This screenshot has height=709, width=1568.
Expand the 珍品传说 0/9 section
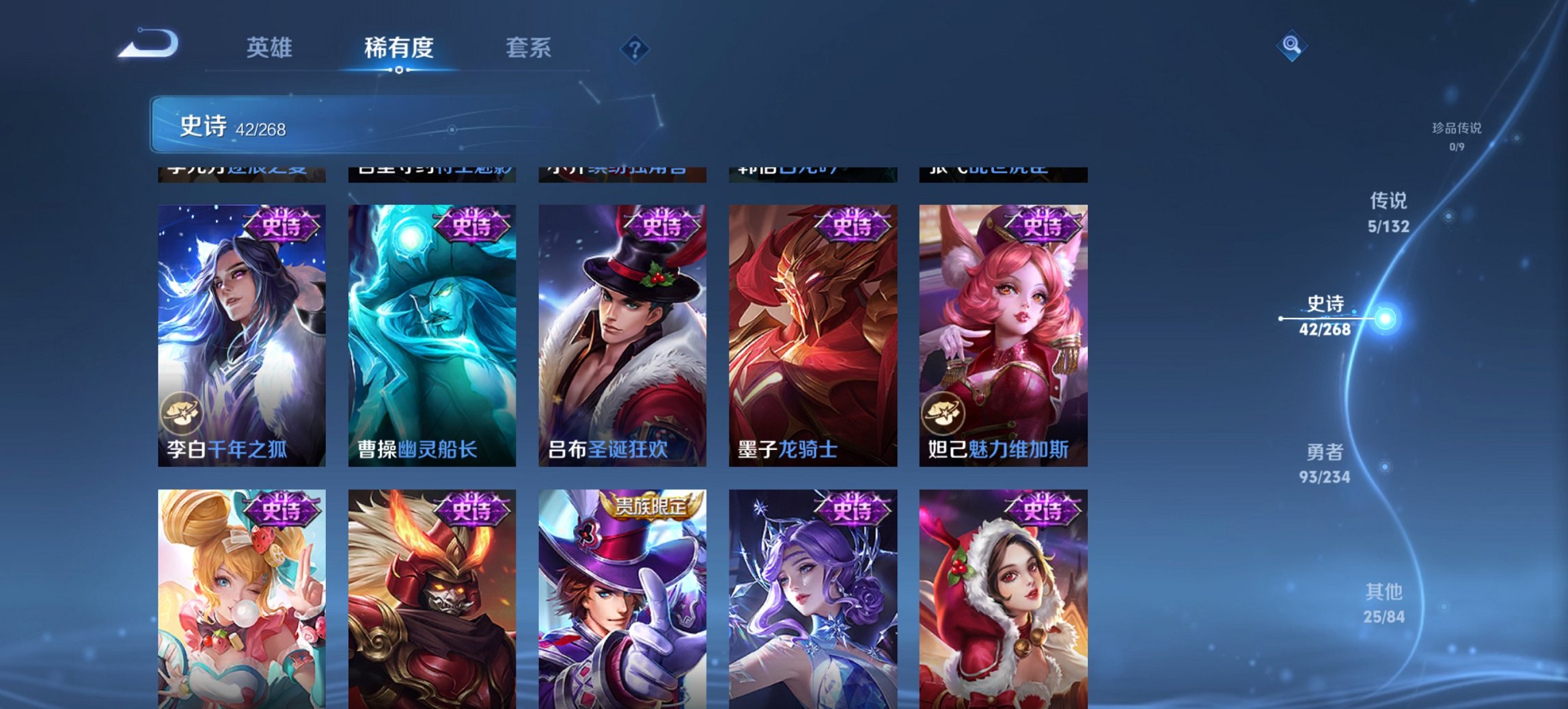[1448, 131]
